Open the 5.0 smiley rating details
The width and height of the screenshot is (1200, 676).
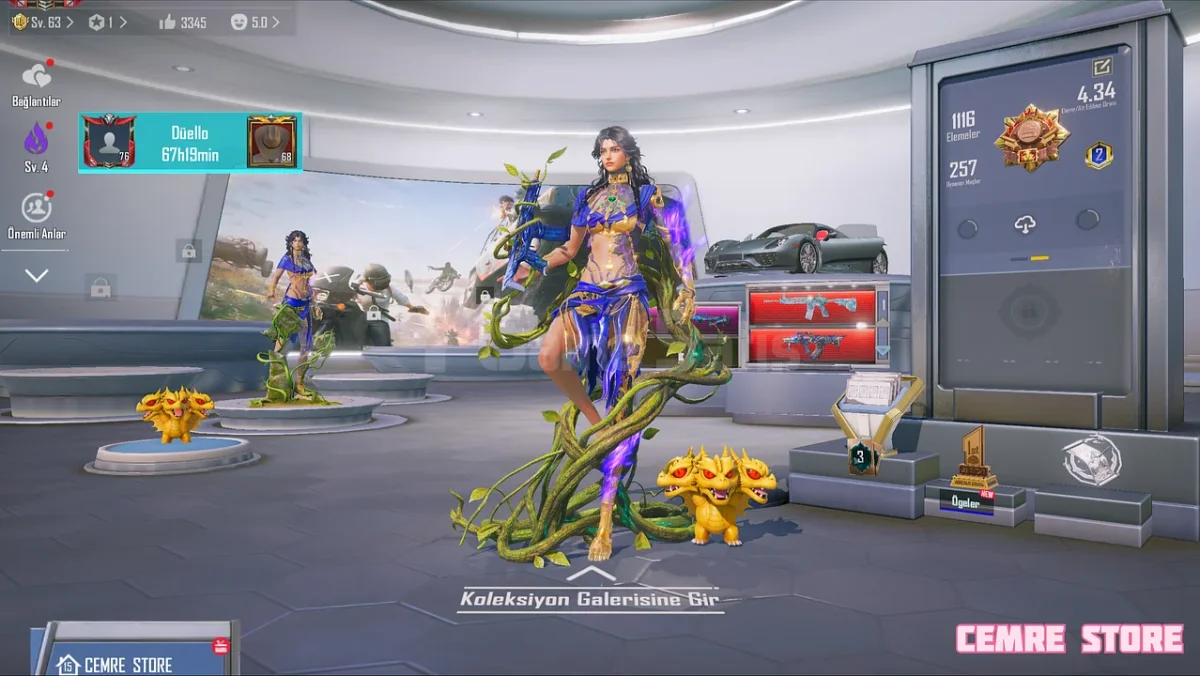tap(255, 21)
